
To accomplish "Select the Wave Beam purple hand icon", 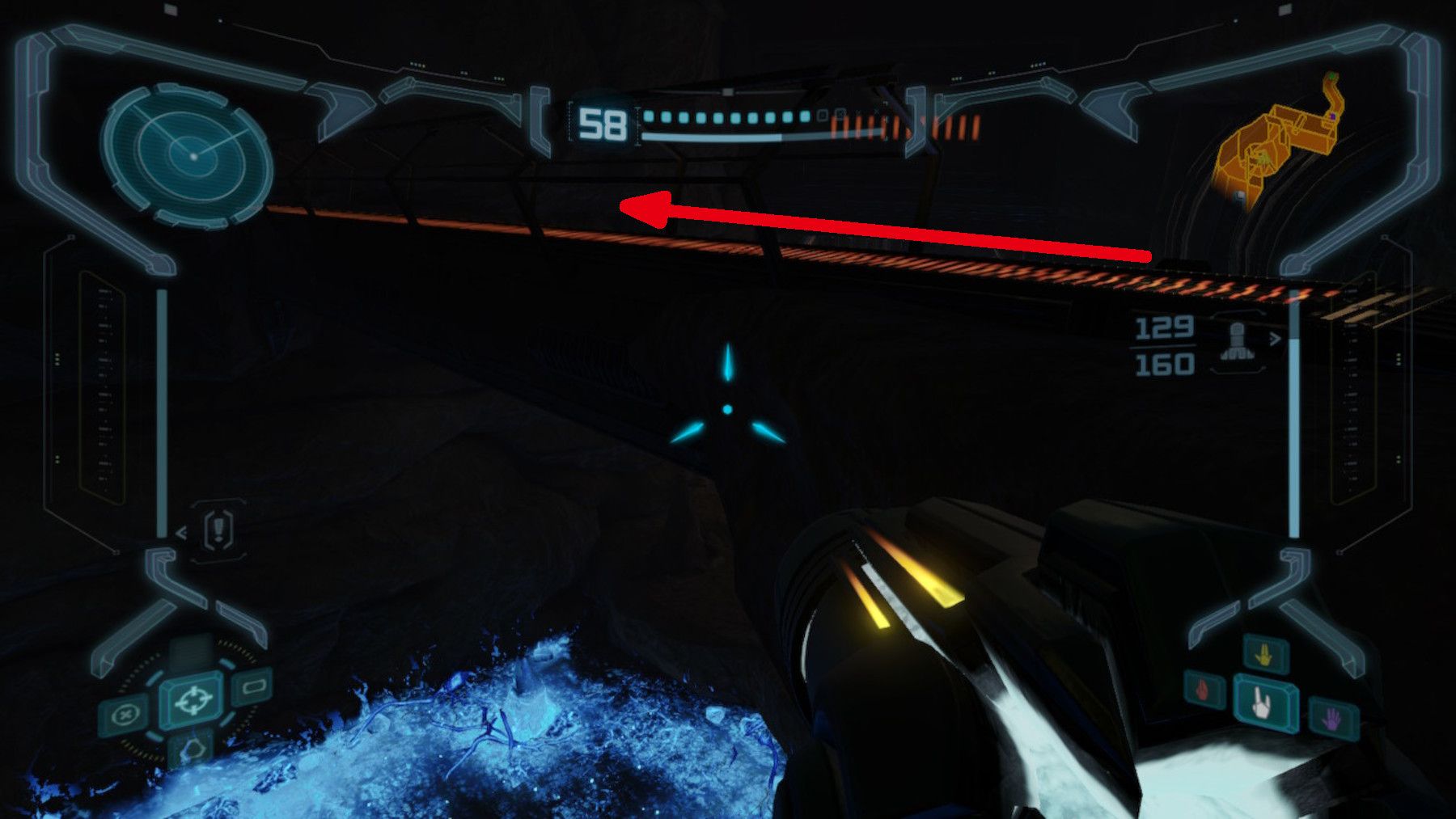I will pos(1333,718).
